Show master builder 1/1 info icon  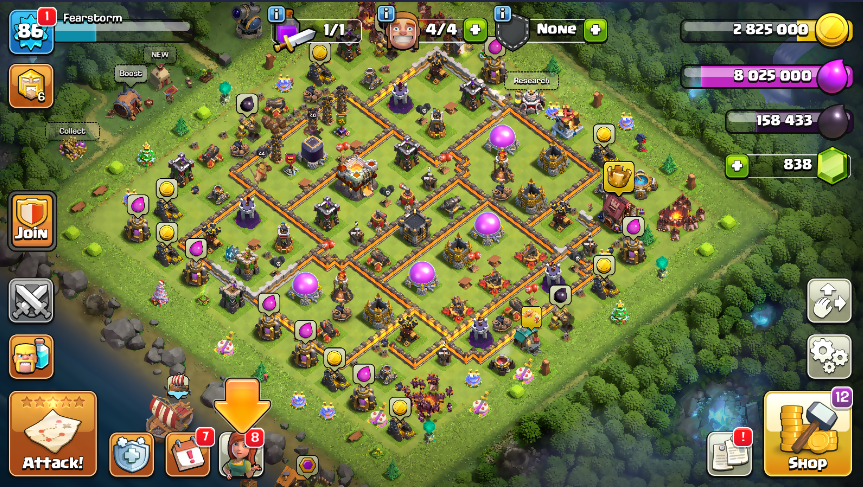pyautogui.click(x=277, y=14)
